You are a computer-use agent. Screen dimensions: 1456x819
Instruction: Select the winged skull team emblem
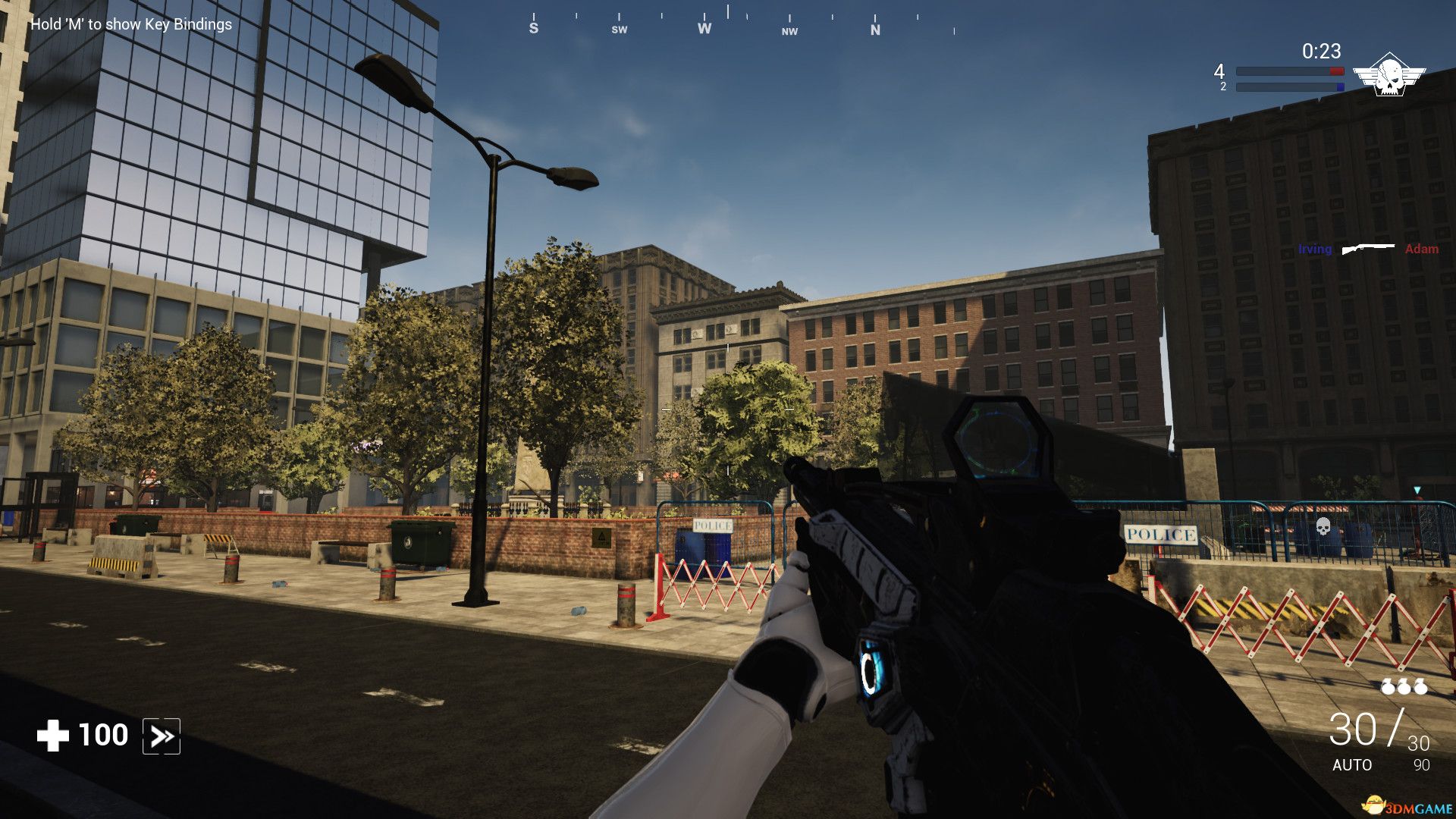[x=1389, y=75]
